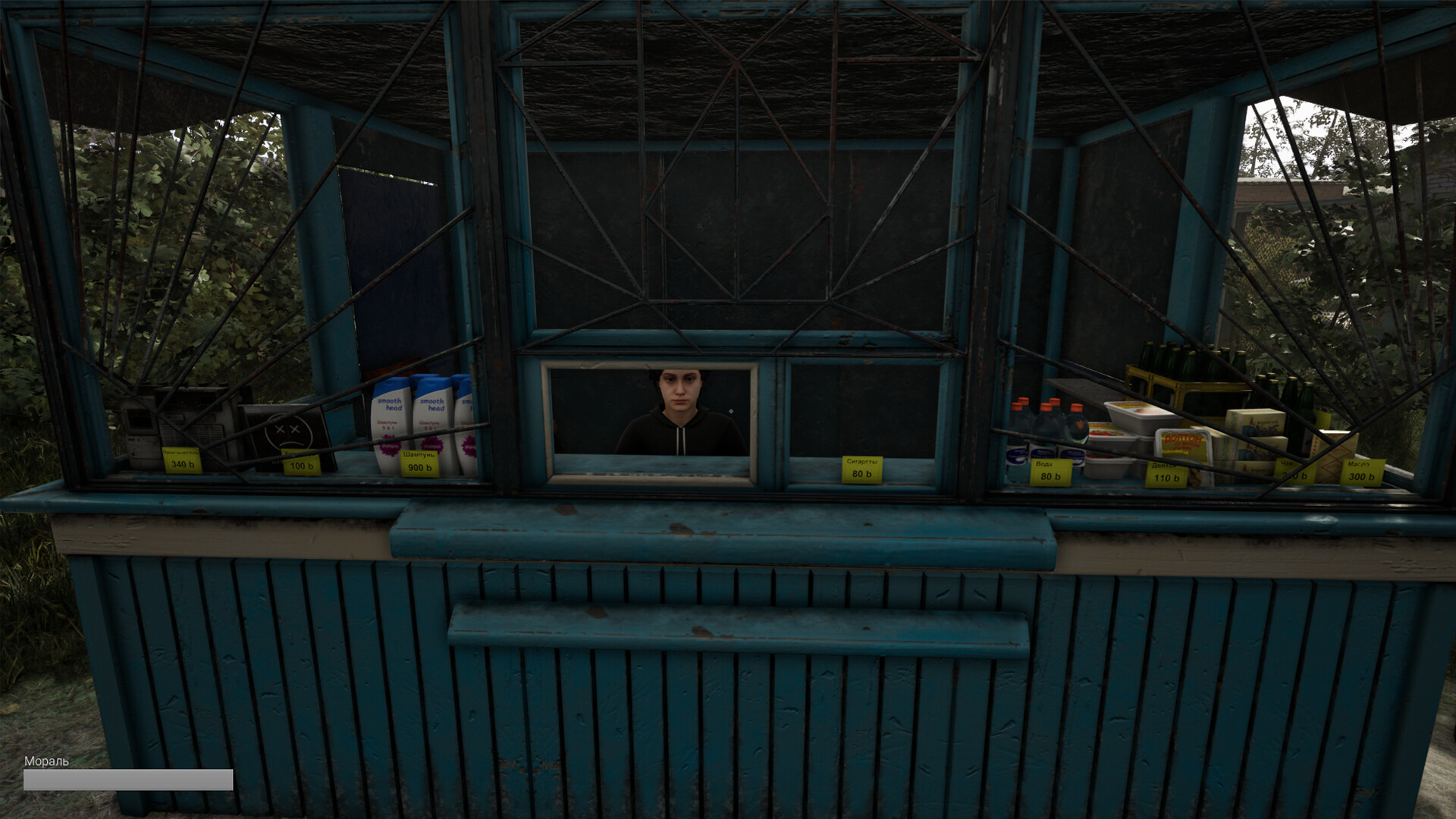Click the Проигрыватель 340 b price tag

tap(181, 461)
